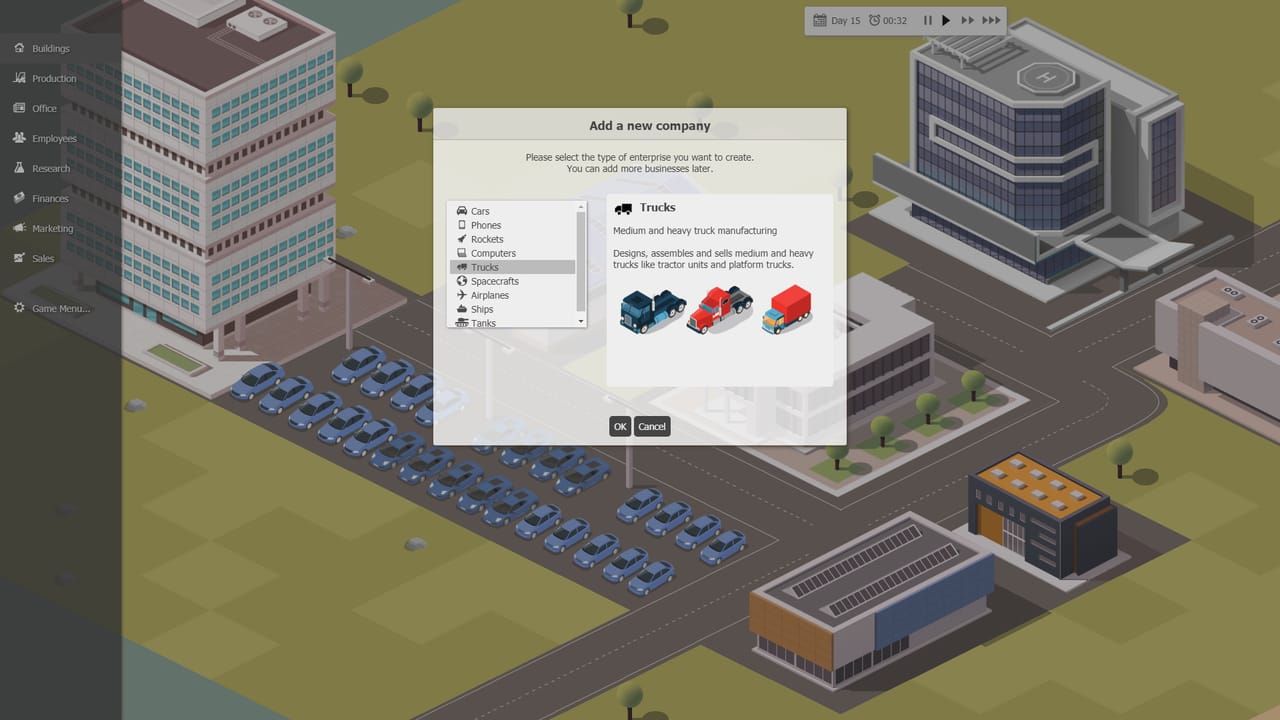Click the Buildings home icon in sidebar

(x=19, y=48)
